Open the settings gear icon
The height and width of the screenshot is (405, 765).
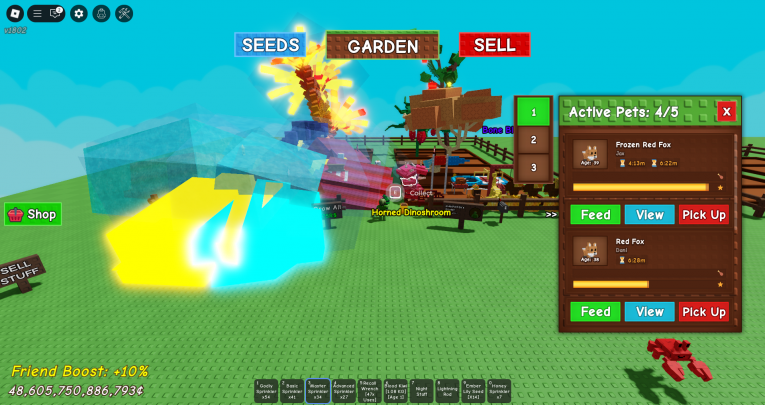pyautogui.click(x=79, y=14)
